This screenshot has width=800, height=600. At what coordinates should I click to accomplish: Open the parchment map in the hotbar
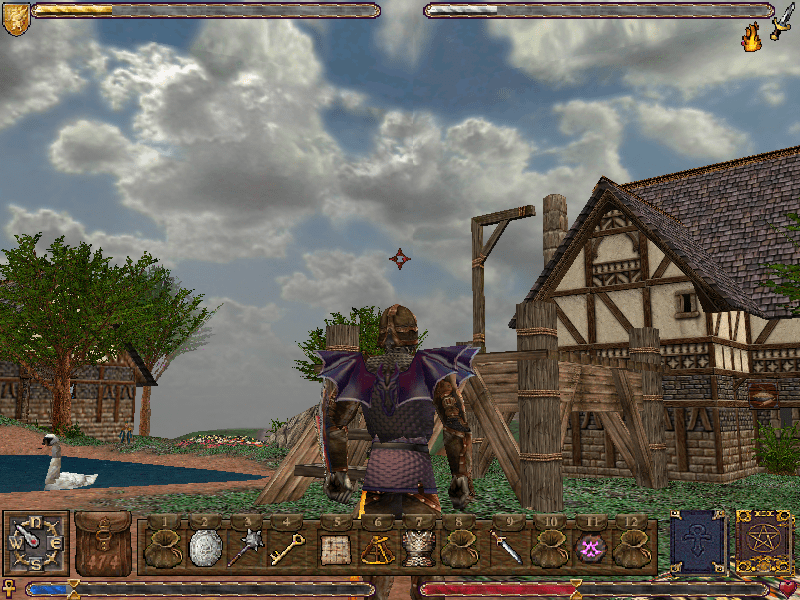[332, 548]
